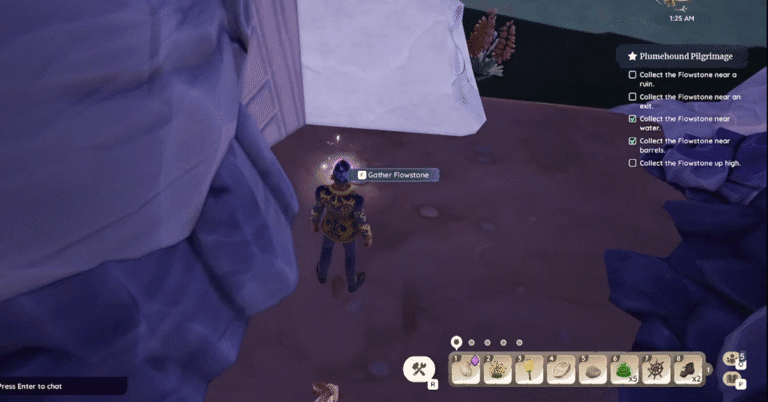The height and width of the screenshot is (402, 768).
Task: Select the pale round item in slot 4
Action: tap(561, 370)
